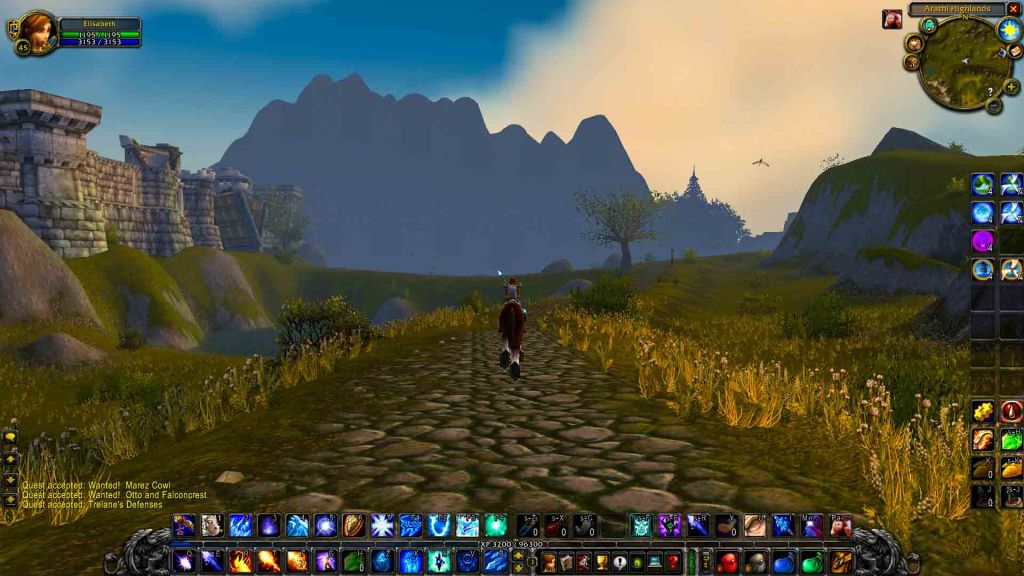Click the question mark quest marker on minimap
This screenshot has width=1024, height=576.
pyautogui.click(x=990, y=91)
